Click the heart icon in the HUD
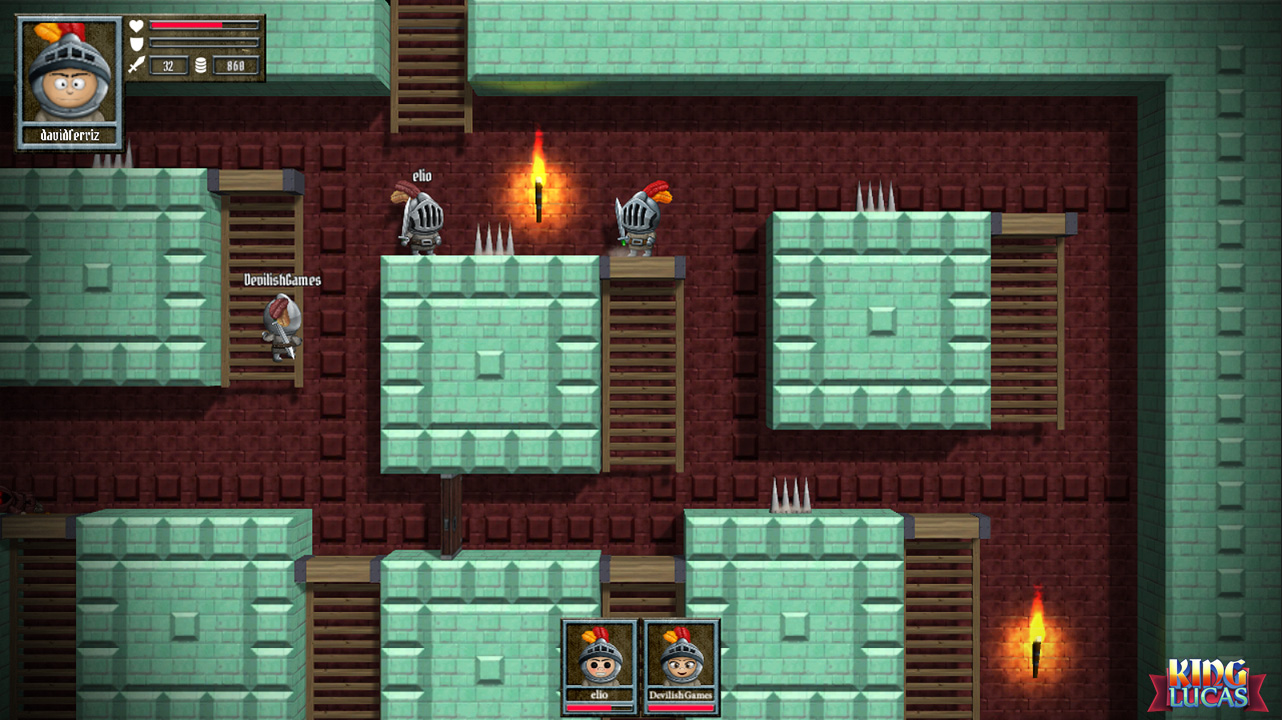 pos(136,26)
